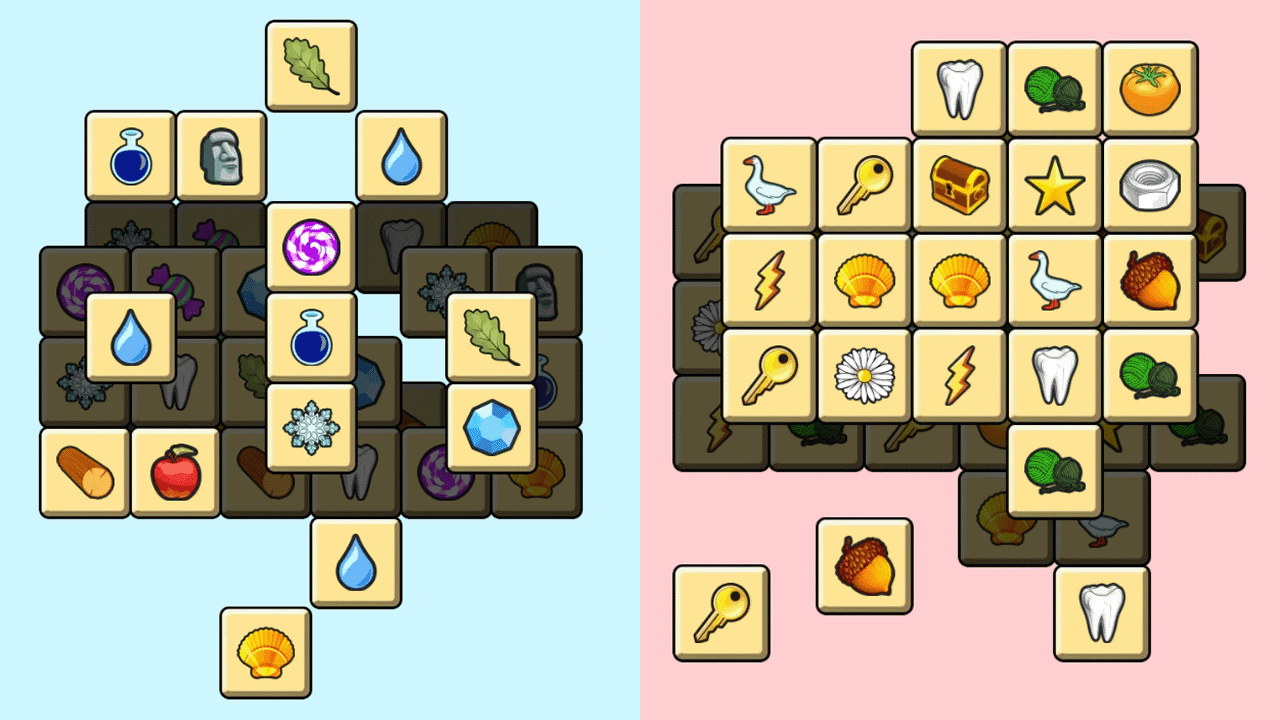Click the daisy flower tile
This screenshot has width=1280, height=720.
click(866, 372)
